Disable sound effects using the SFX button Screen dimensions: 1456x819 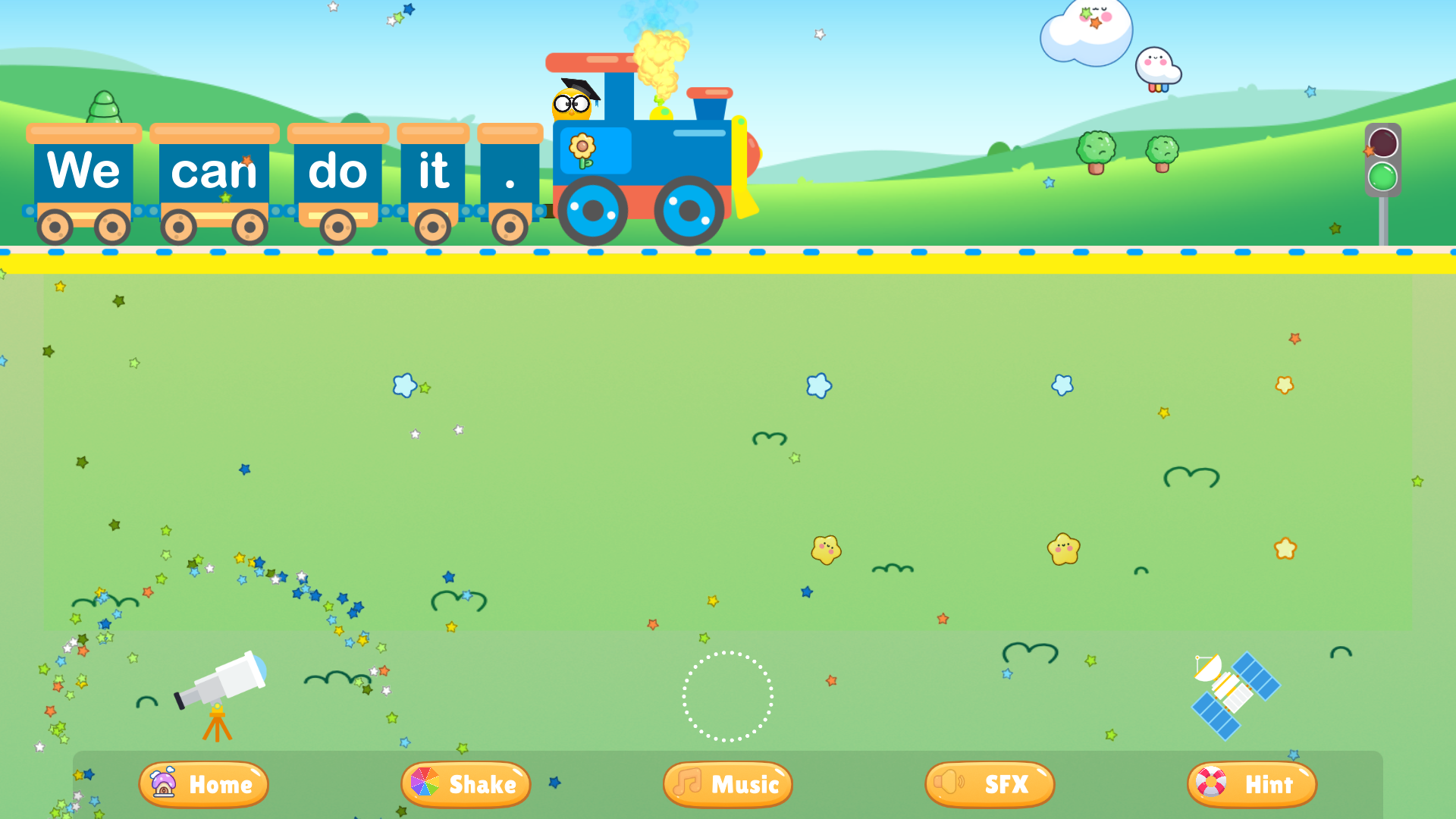click(x=989, y=784)
